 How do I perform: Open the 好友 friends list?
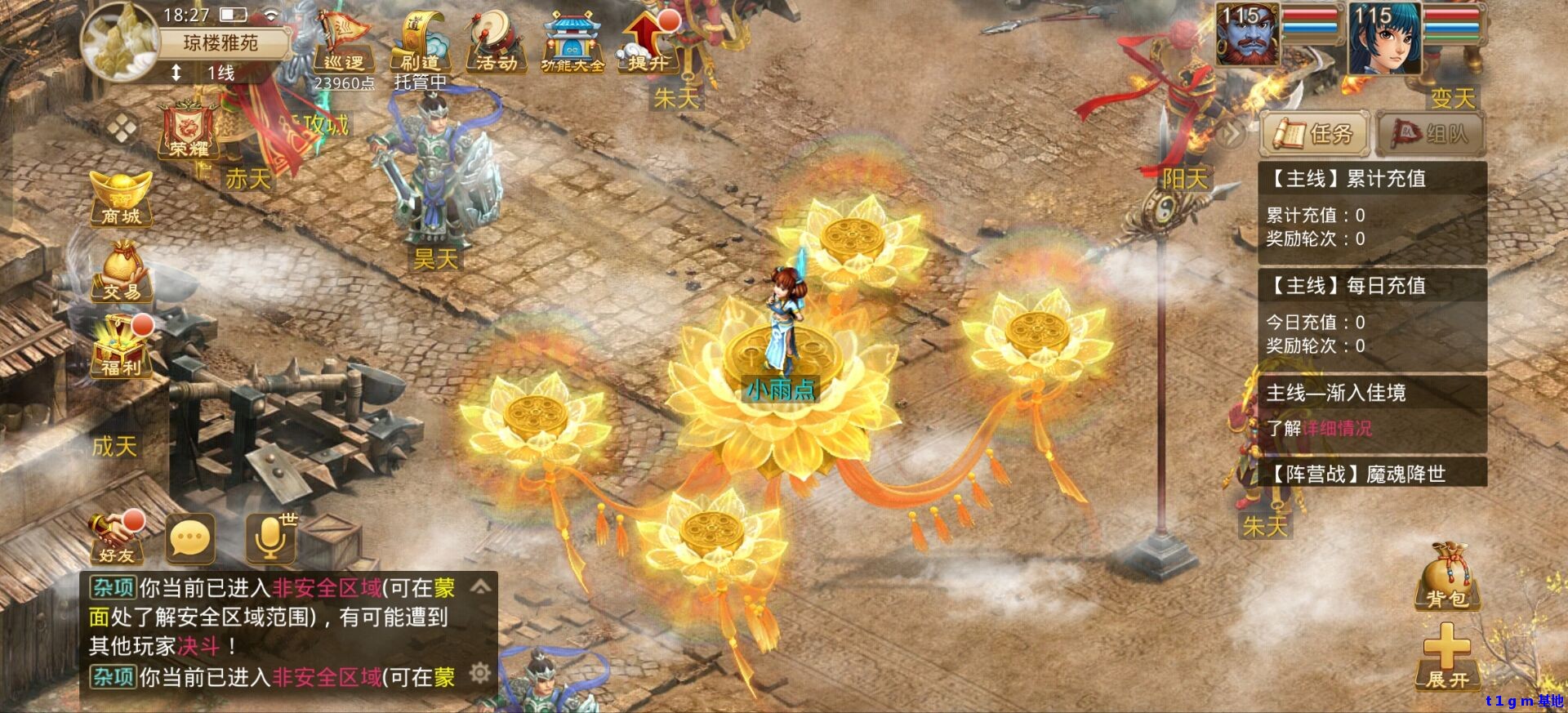[x=118, y=539]
